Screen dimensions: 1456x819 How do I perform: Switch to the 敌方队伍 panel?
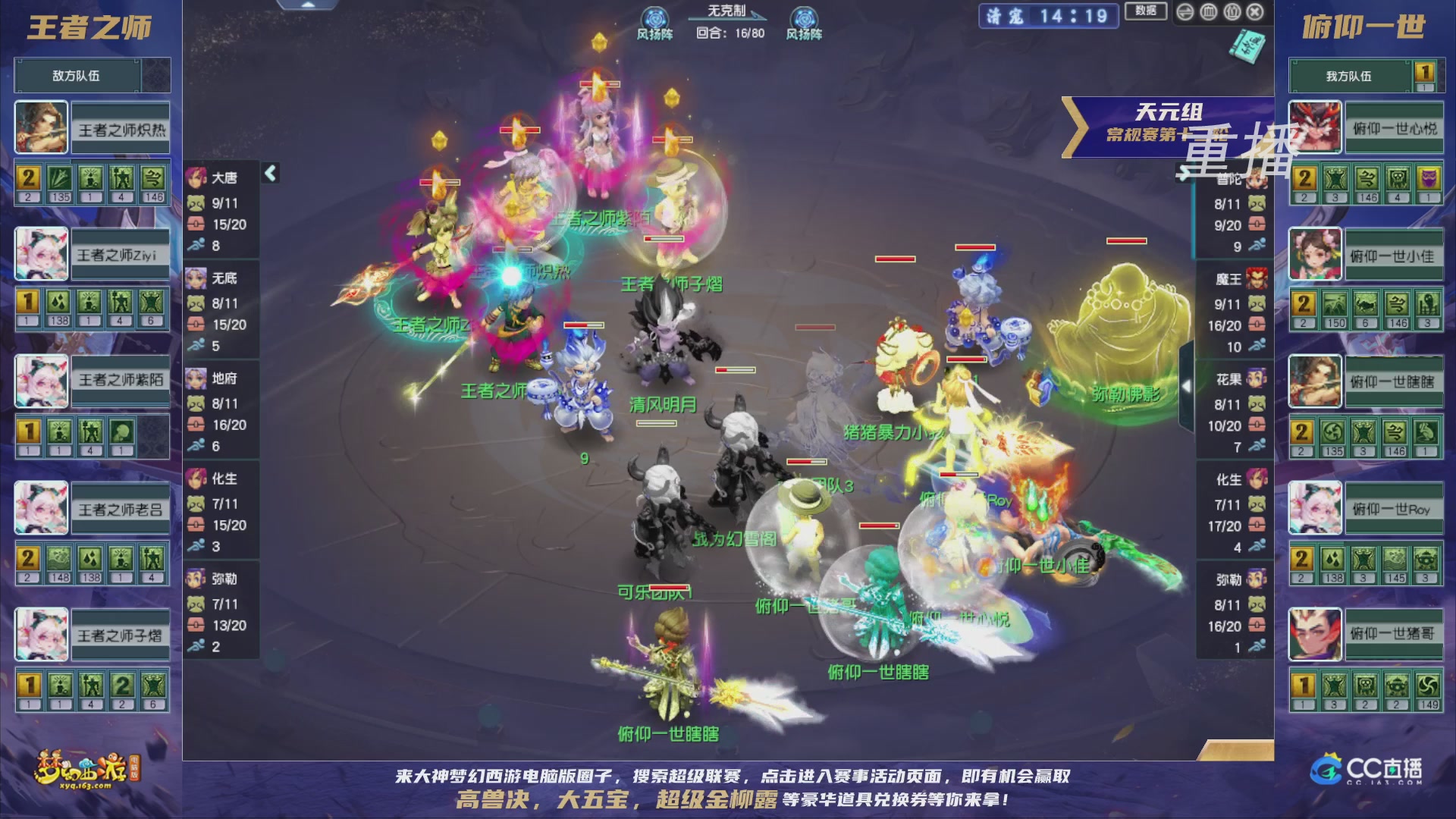click(x=76, y=76)
